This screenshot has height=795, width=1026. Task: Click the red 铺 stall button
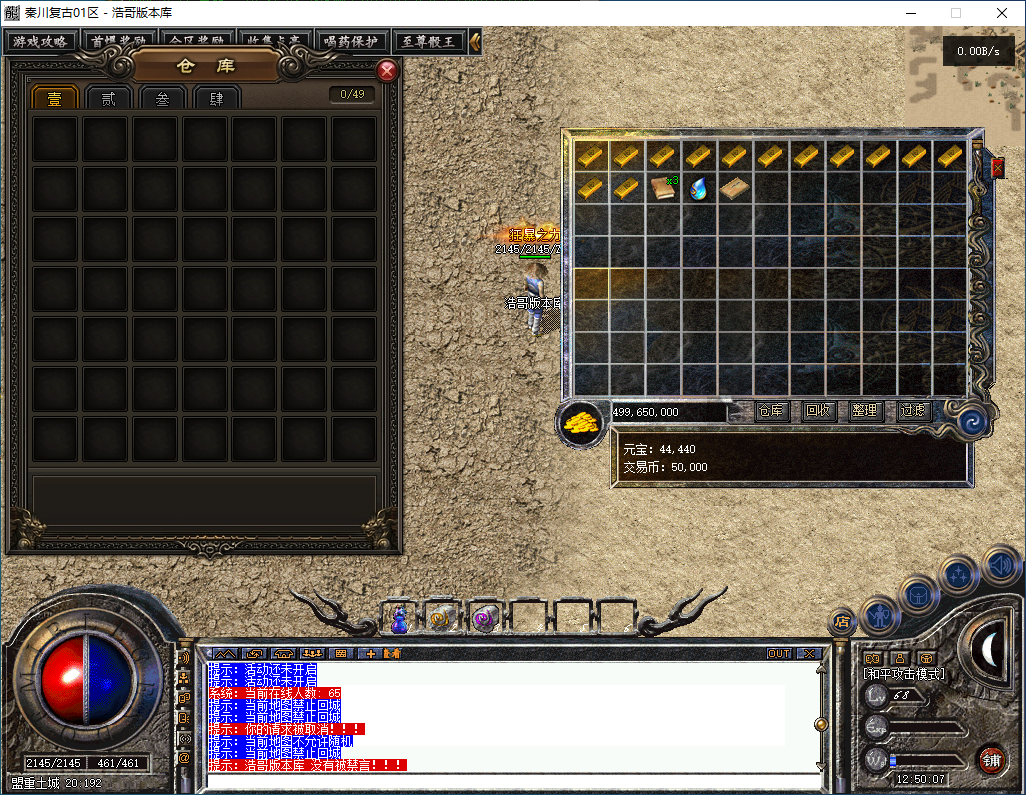pos(991,758)
